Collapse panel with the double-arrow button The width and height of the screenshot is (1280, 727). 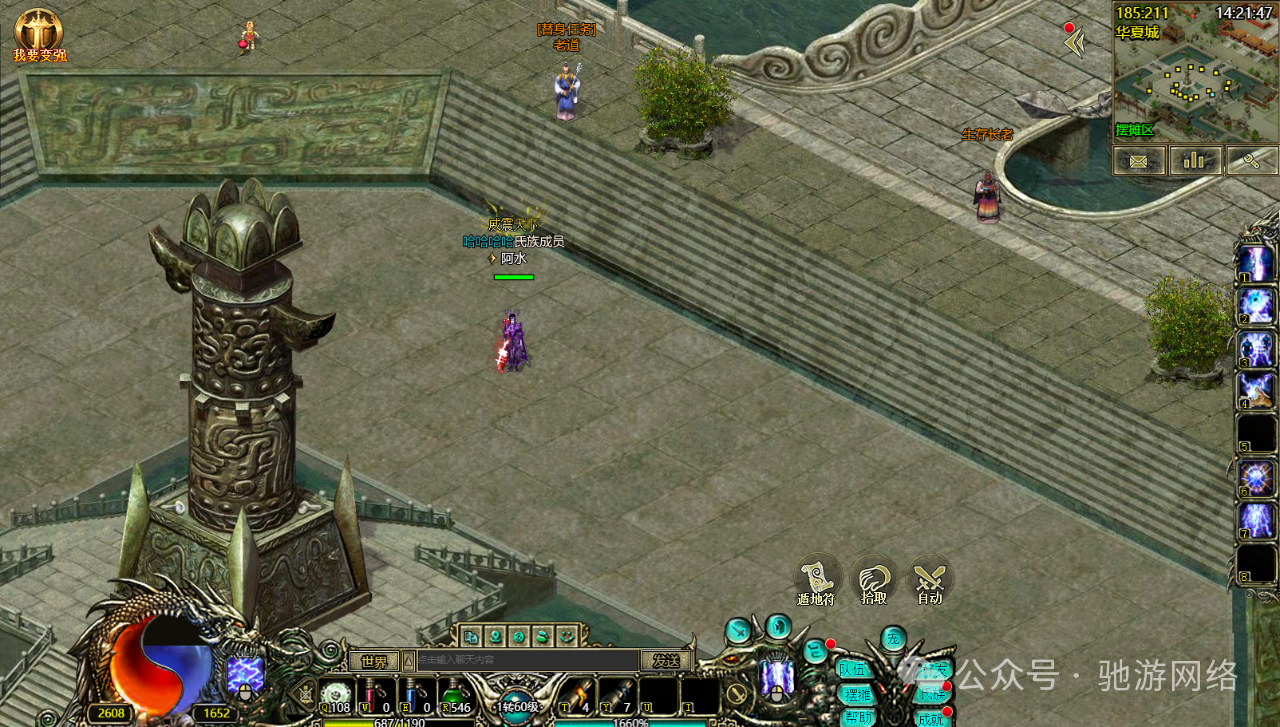pyautogui.click(x=1075, y=43)
